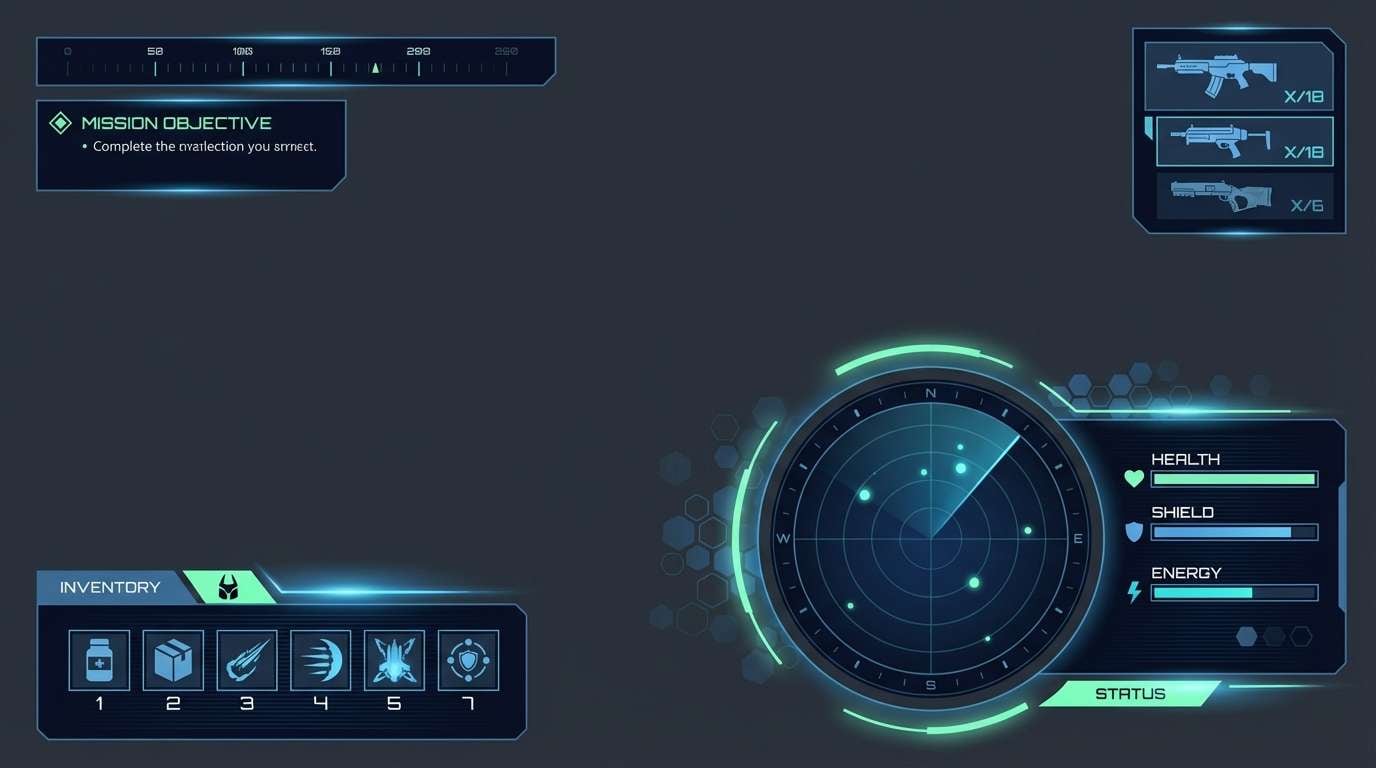The width and height of the screenshot is (1376, 768).
Task: Switch to the STATUS tab
Action: coord(1130,693)
